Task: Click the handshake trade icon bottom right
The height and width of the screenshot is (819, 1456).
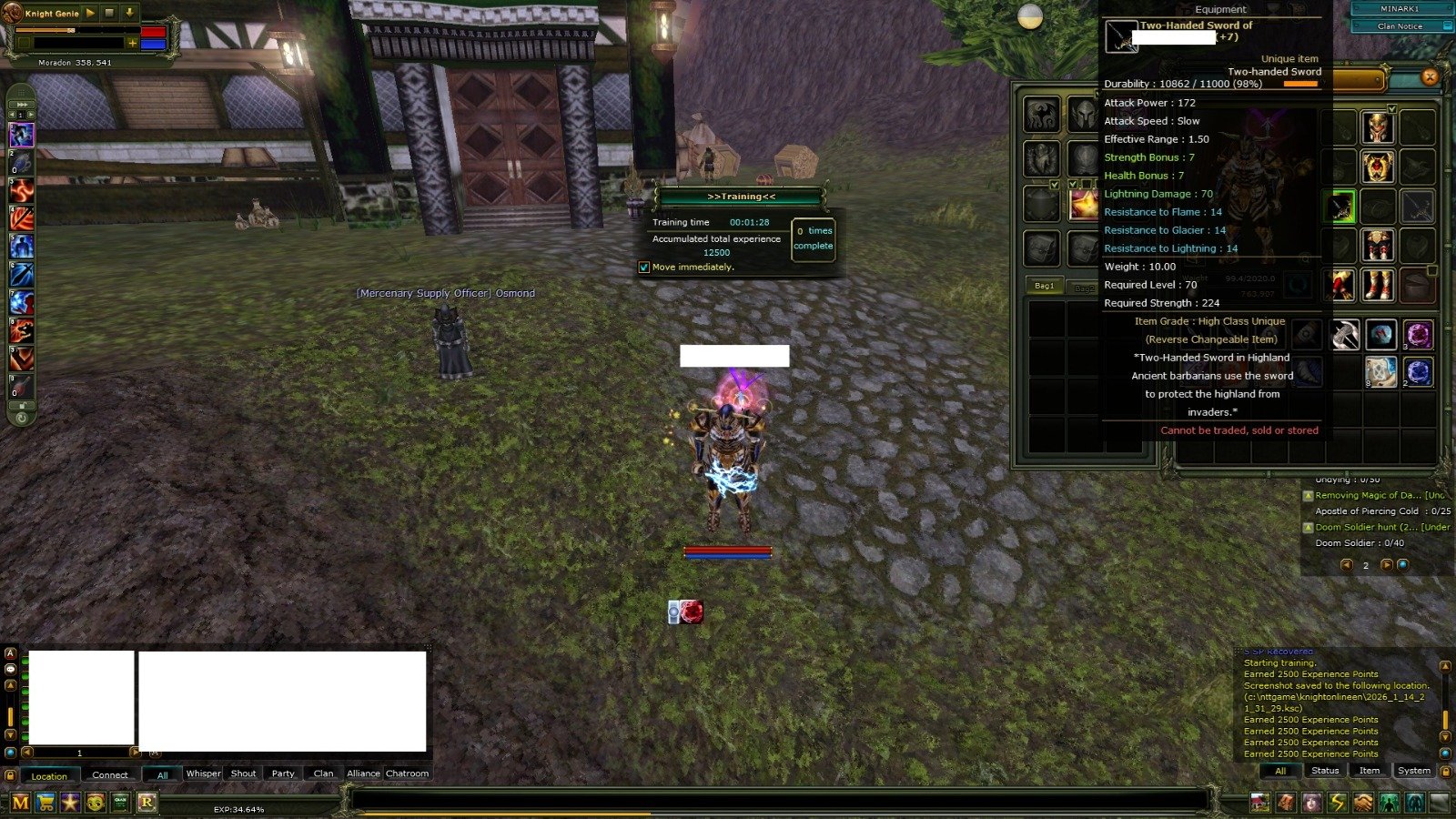Action: coord(1362,803)
